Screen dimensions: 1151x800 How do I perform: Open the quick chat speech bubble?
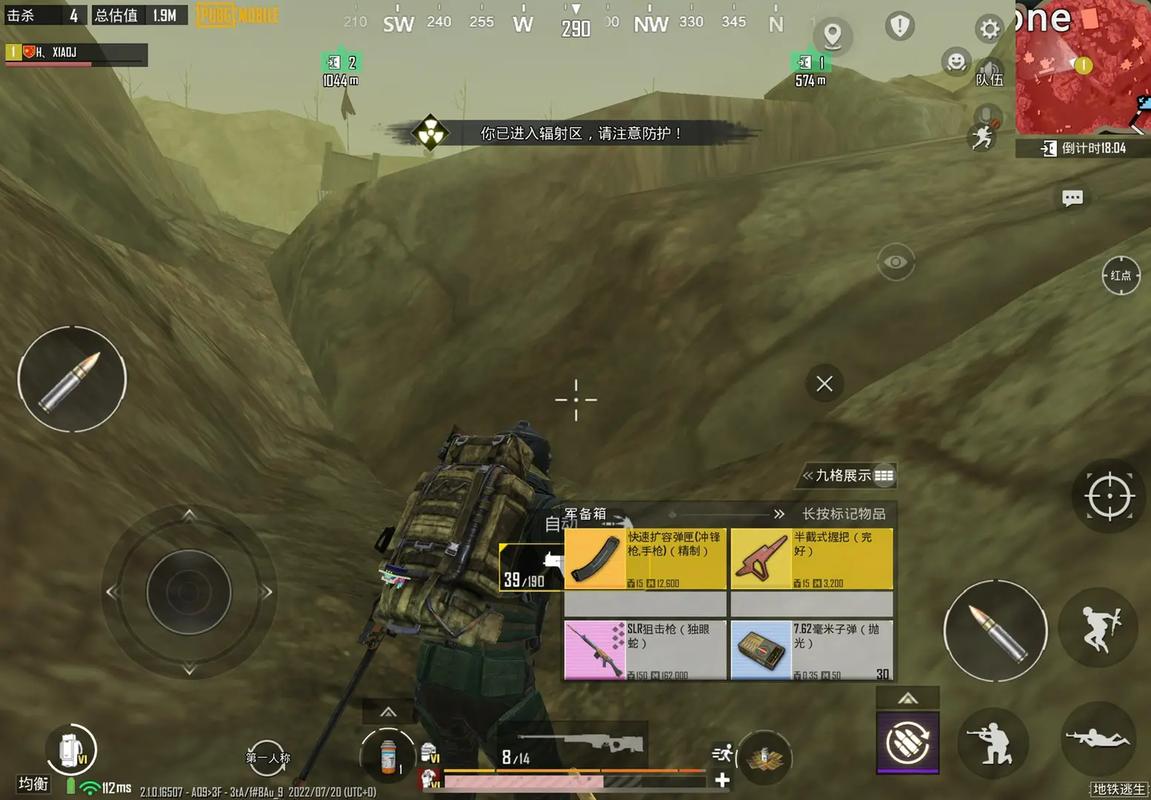tap(1072, 198)
